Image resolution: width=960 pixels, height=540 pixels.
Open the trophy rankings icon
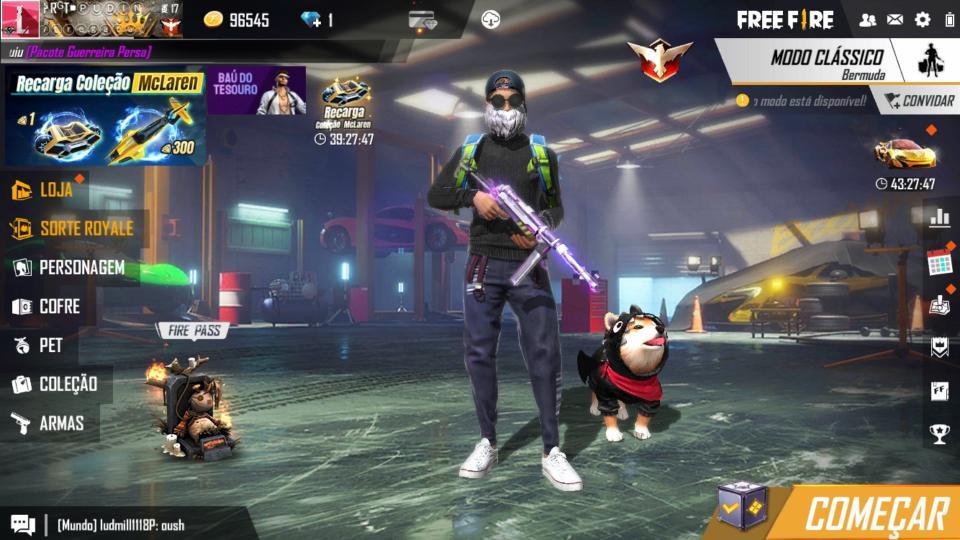939,433
